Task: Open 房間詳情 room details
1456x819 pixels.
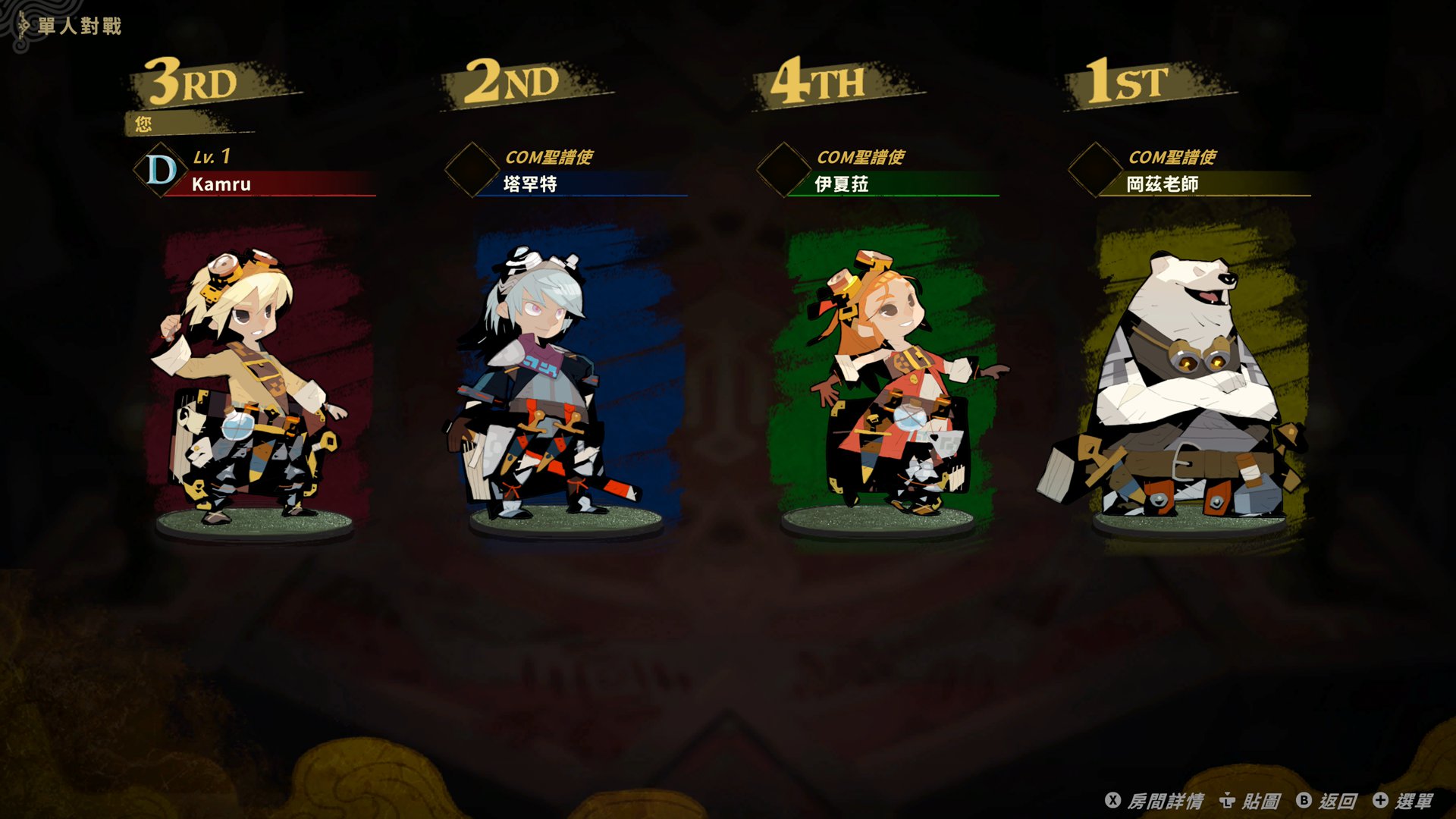Action: pos(1166,799)
